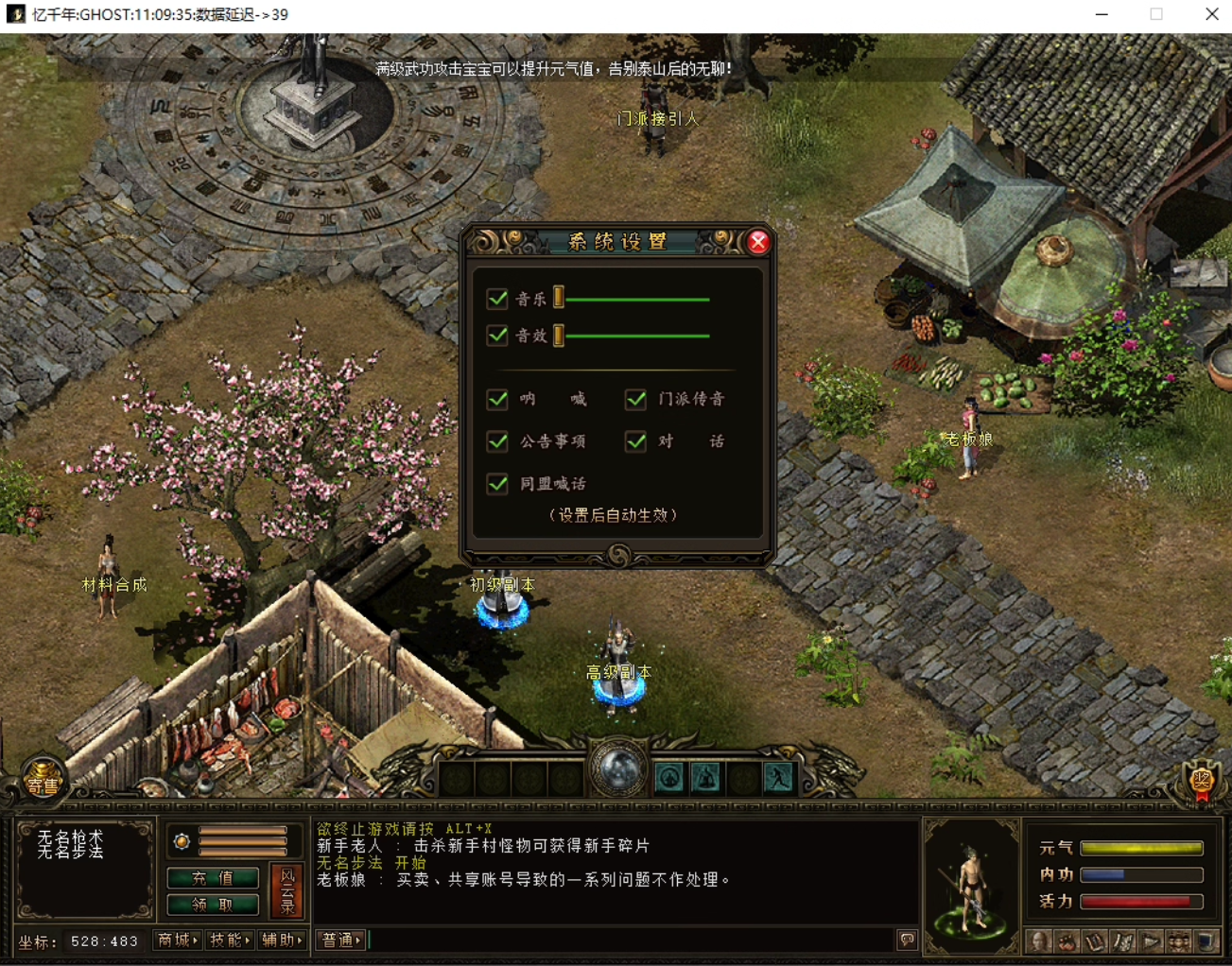Open the 辅助 assist menu
1232x966 pixels.
click(282, 940)
